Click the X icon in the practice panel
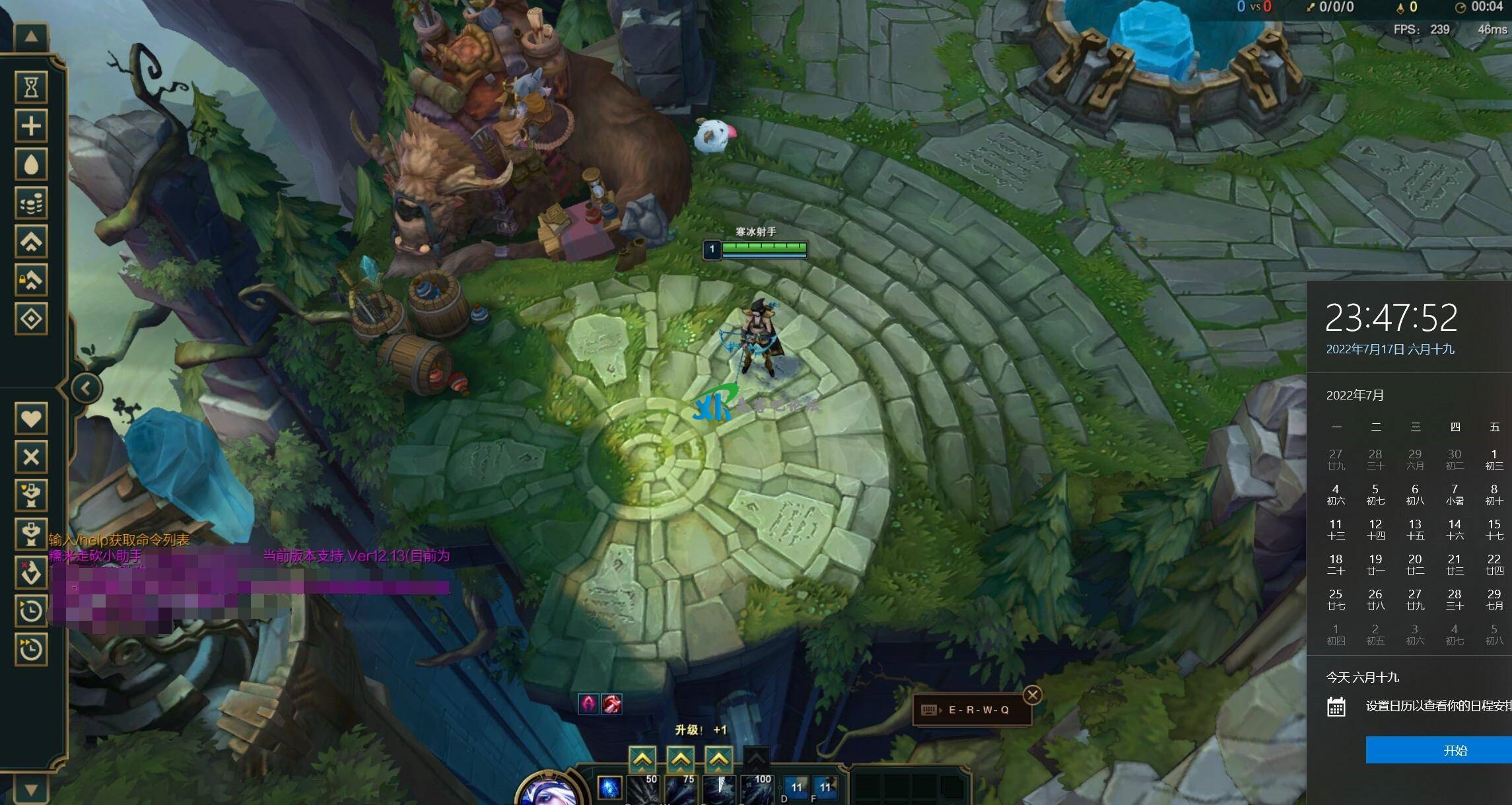This screenshot has height=805, width=1512. (31, 457)
